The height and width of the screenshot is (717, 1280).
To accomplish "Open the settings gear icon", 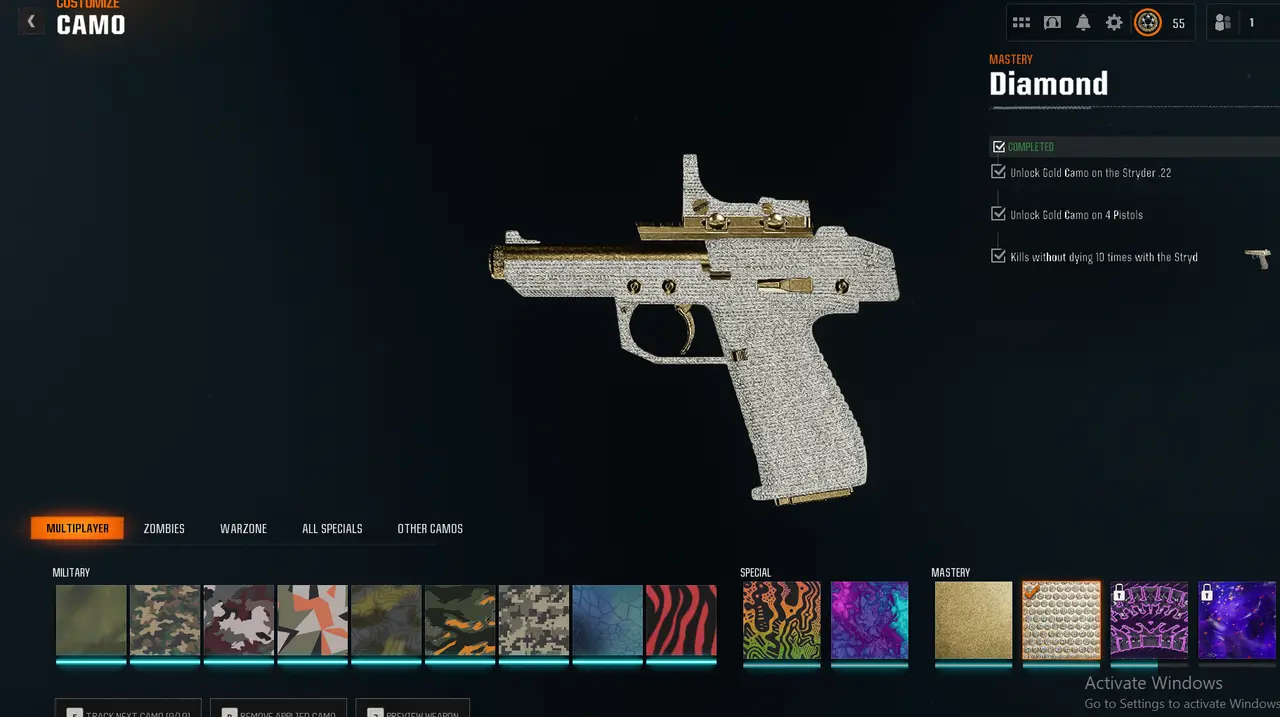I will coord(1114,23).
